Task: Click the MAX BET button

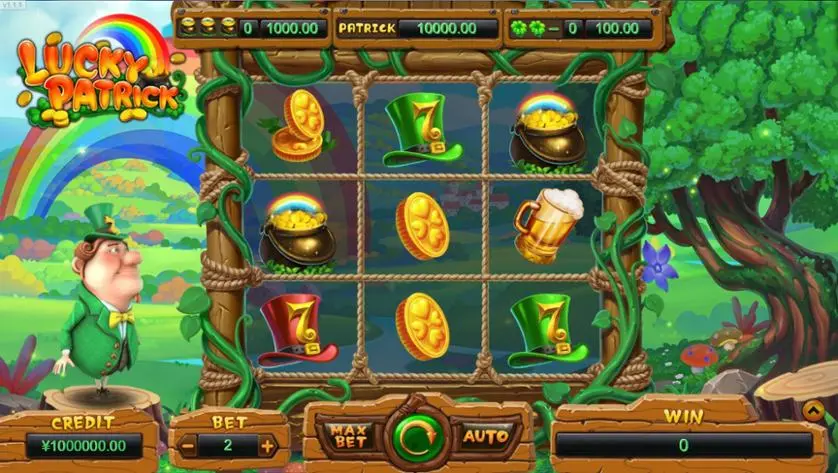Action: [345, 436]
